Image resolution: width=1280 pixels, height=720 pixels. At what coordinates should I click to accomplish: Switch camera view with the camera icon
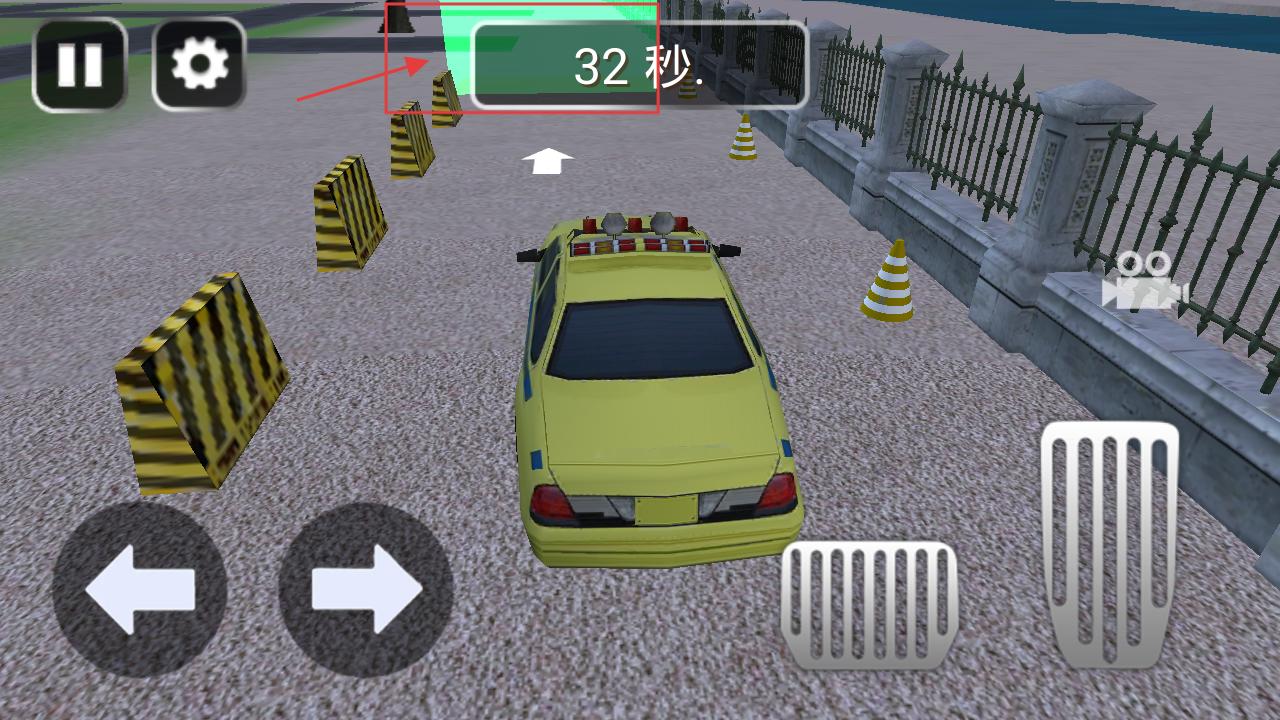pos(1144,281)
